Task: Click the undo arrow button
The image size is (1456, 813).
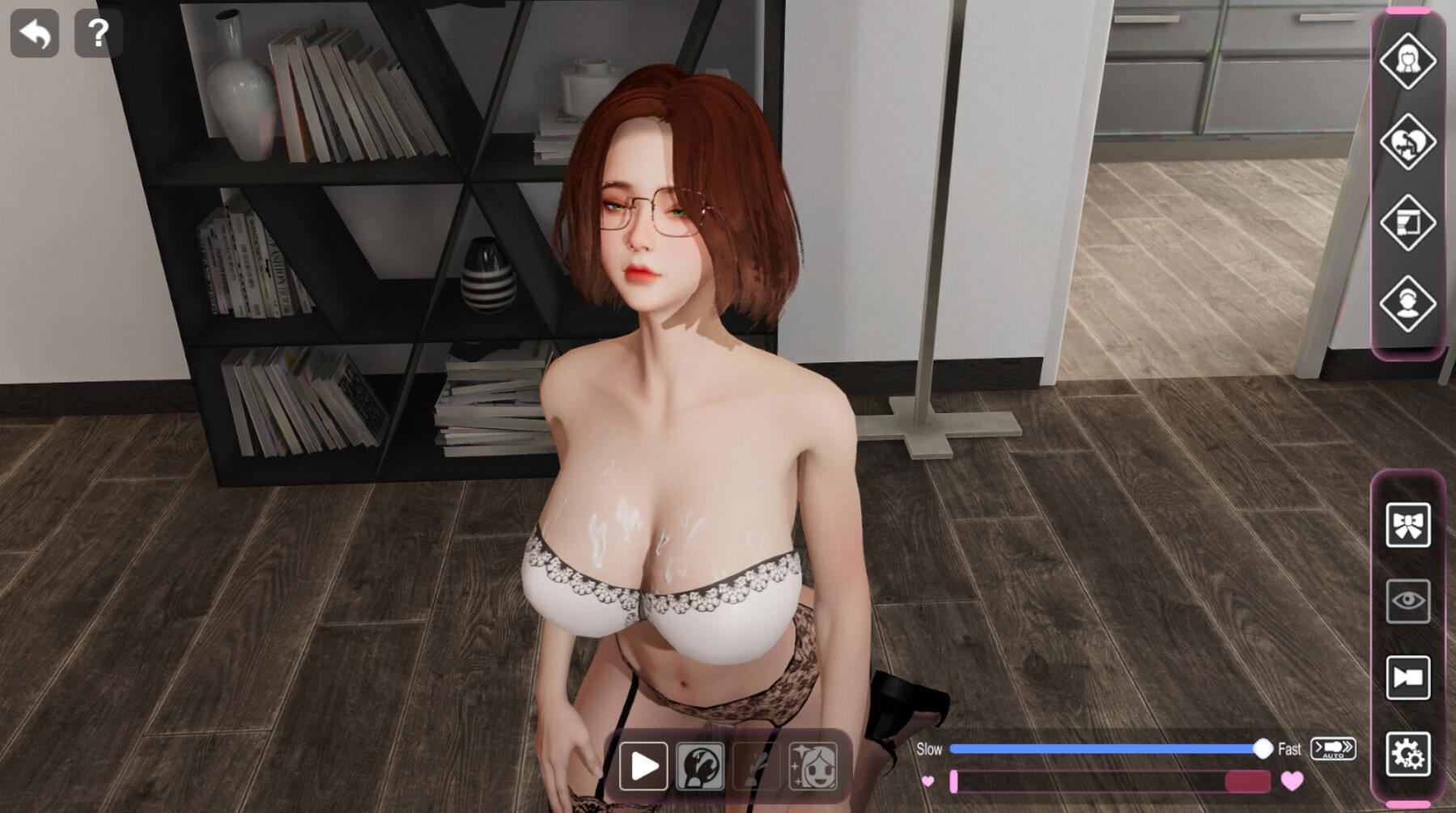Action: tap(36, 34)
